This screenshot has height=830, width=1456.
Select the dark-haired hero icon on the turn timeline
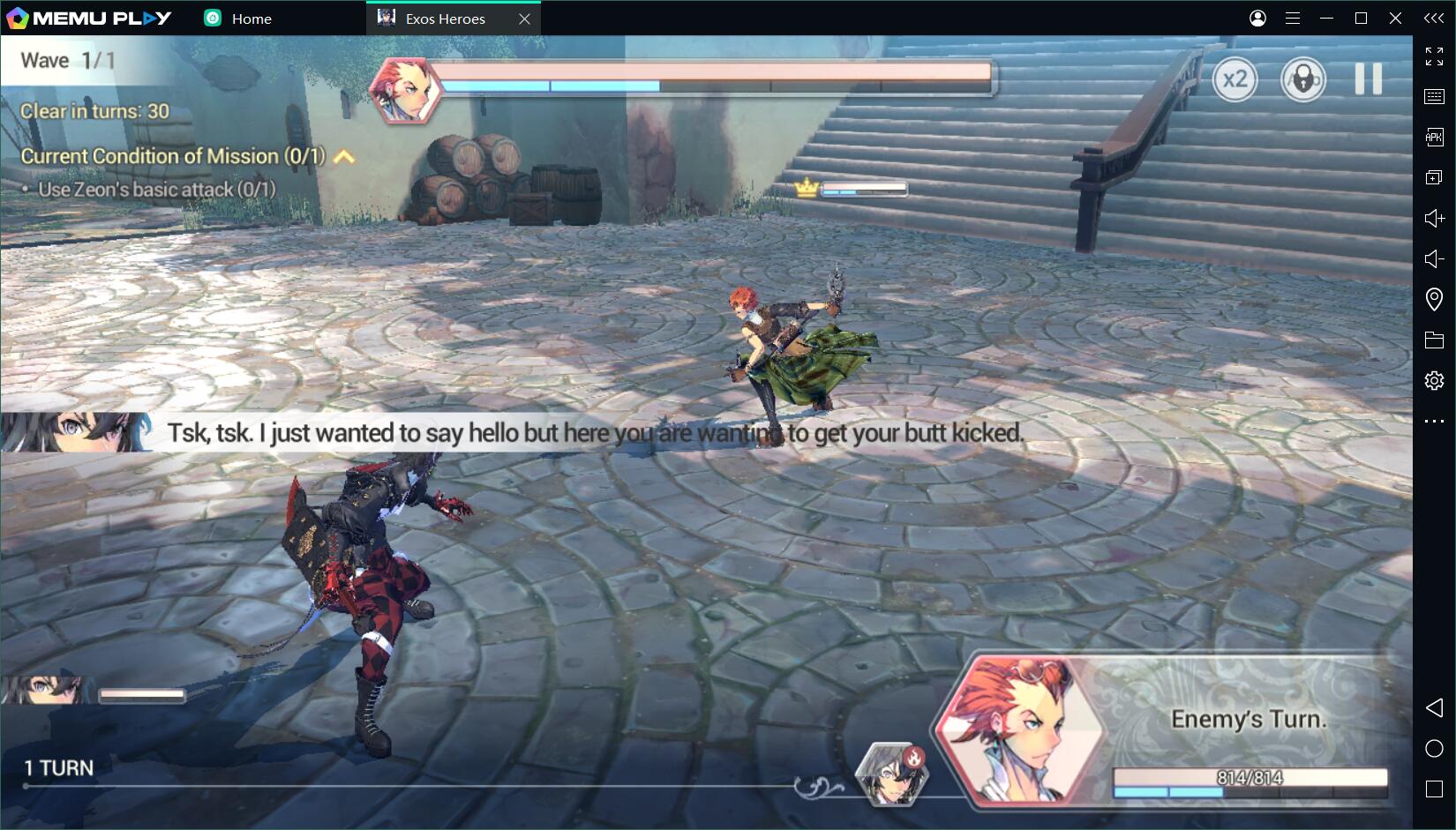893,774
